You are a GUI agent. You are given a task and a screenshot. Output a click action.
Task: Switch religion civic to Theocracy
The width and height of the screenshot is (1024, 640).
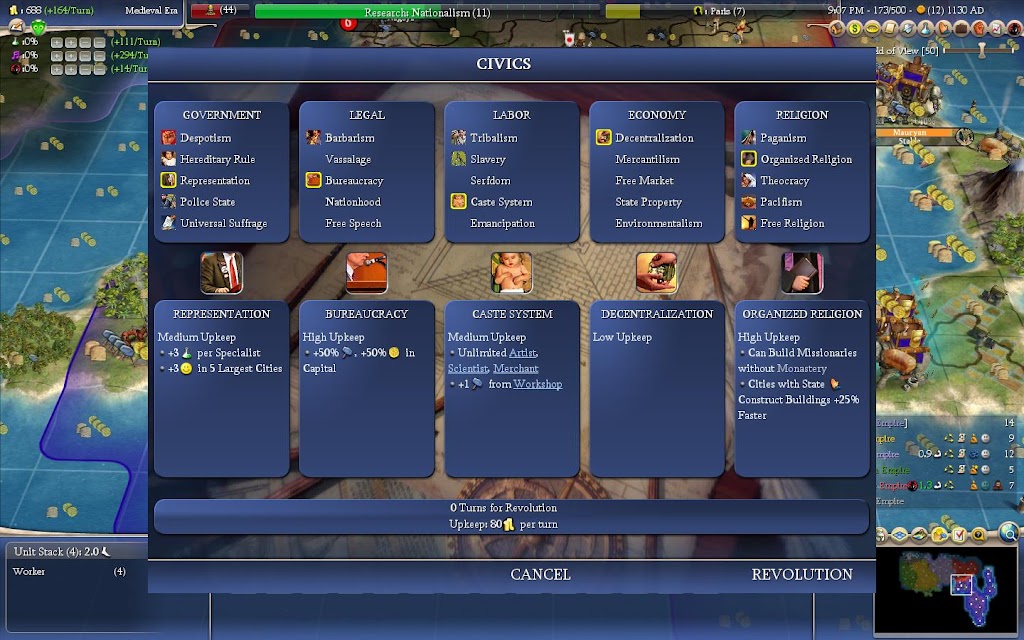pyautogui.click(x=784, y=181)
